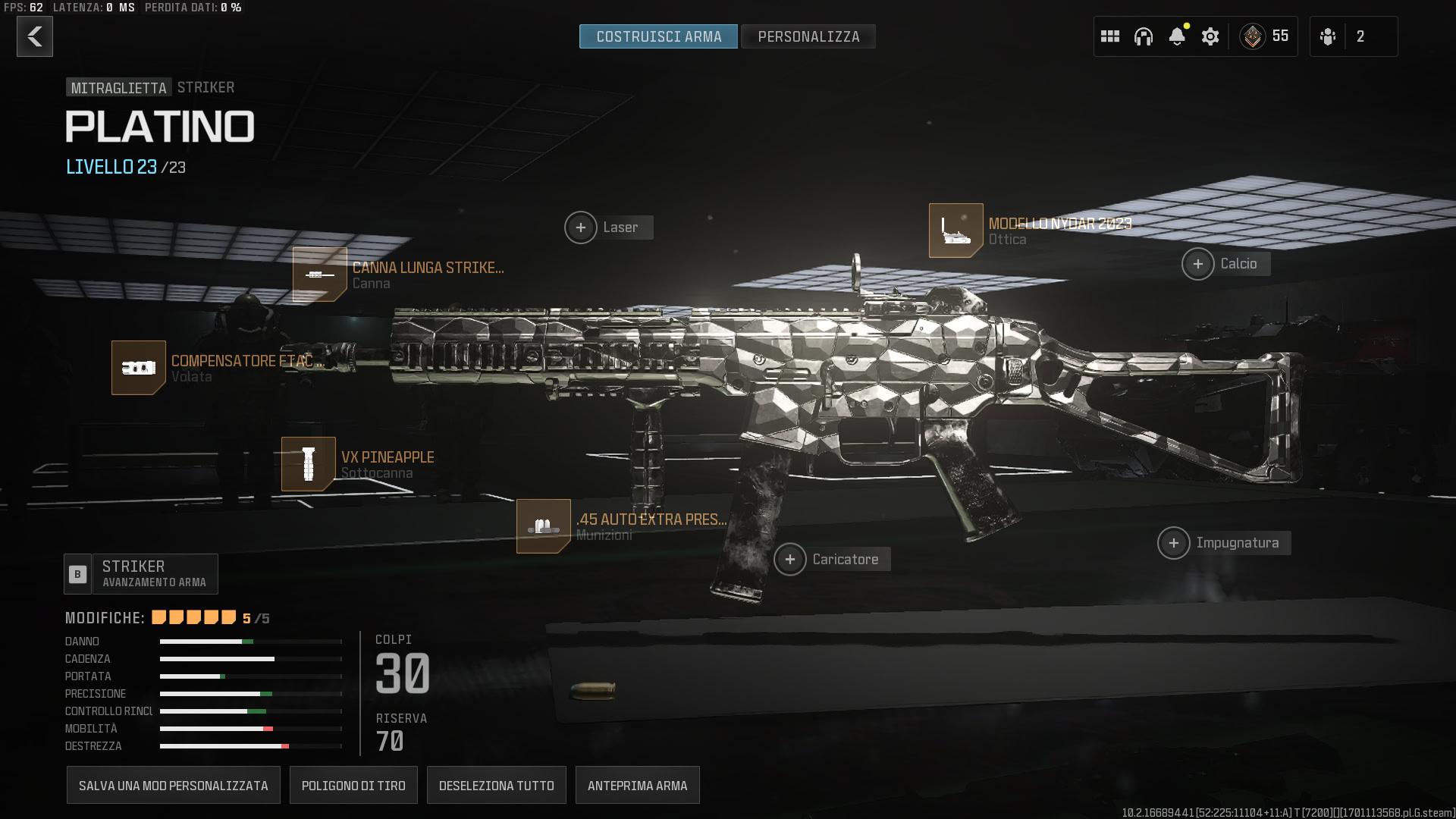Add a Caricatore magazine attachment
This screenshot has height=819, width=1456.
[790, 560]
